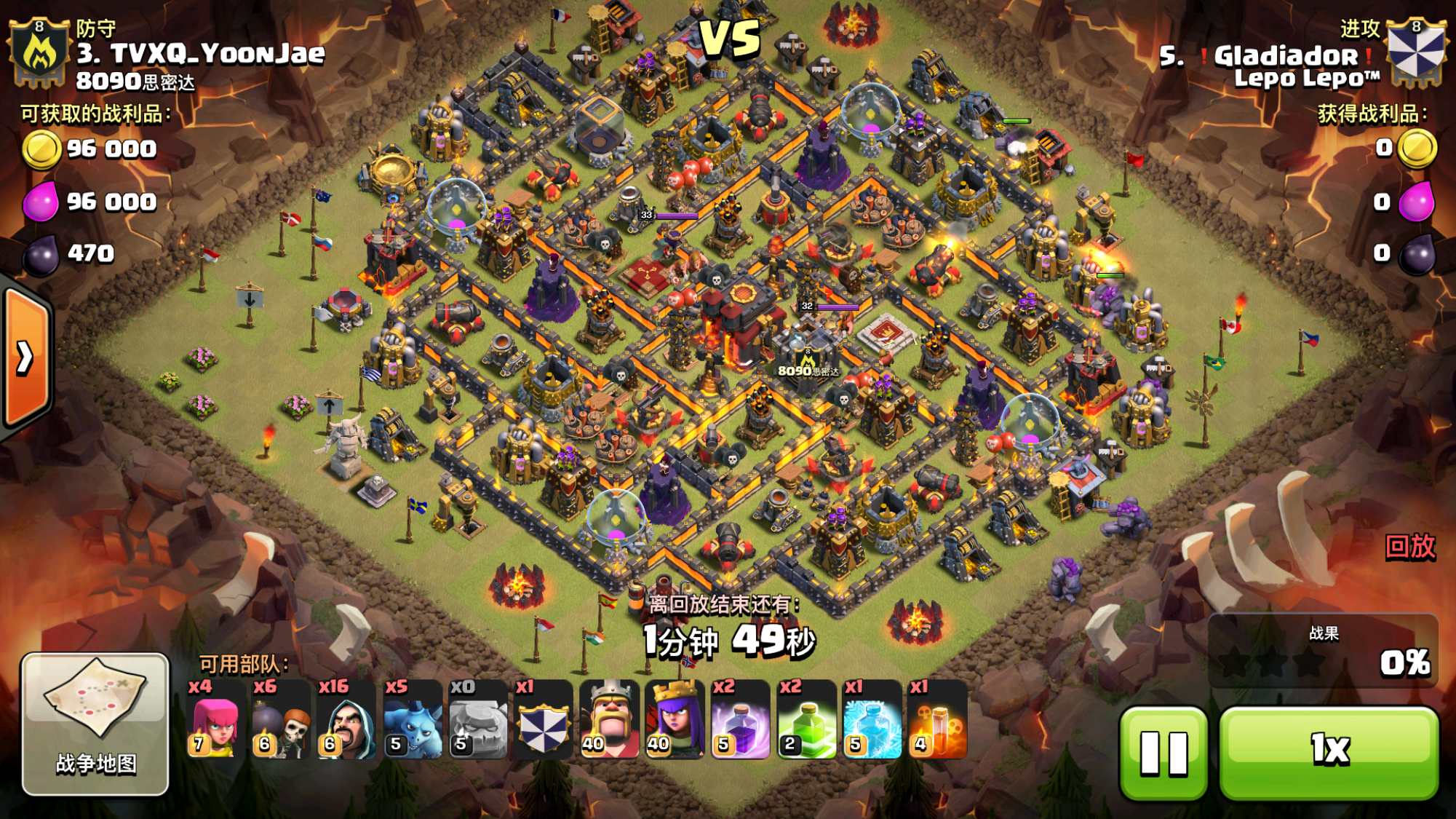Change the 1x replay speed
This screenshot has width=1456, height=819.
(1329, 752)
